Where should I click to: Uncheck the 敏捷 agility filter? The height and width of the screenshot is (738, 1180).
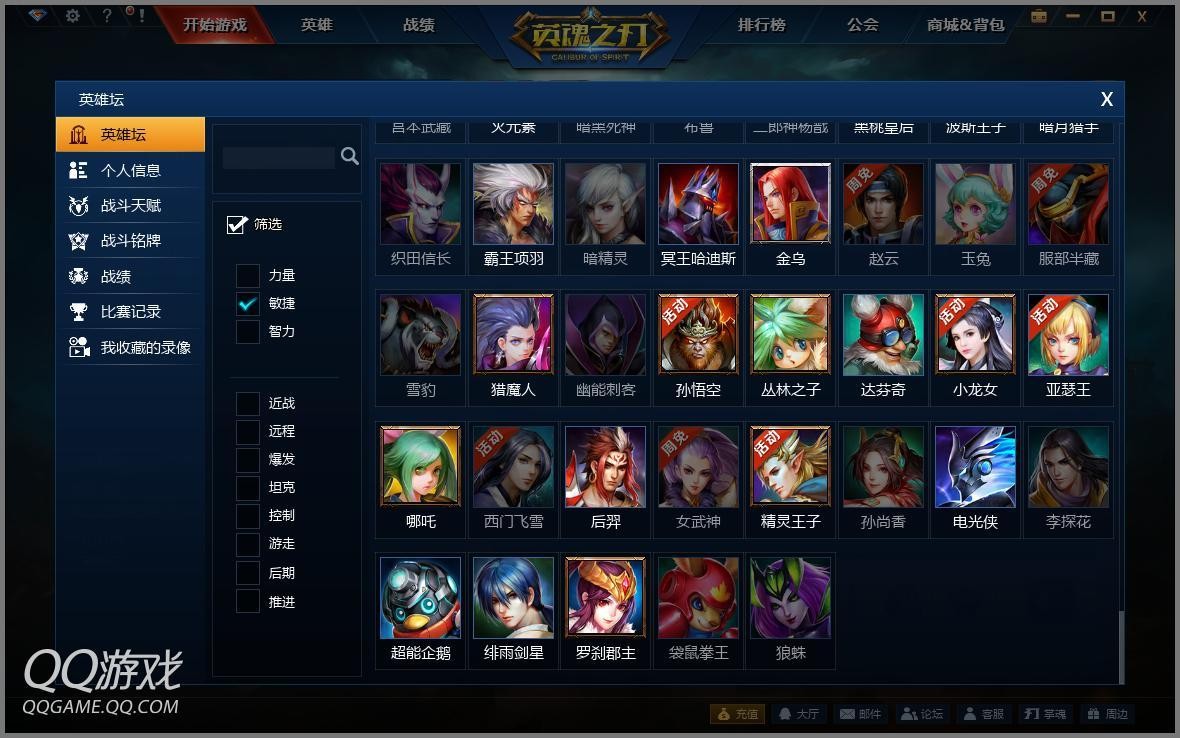248,303
